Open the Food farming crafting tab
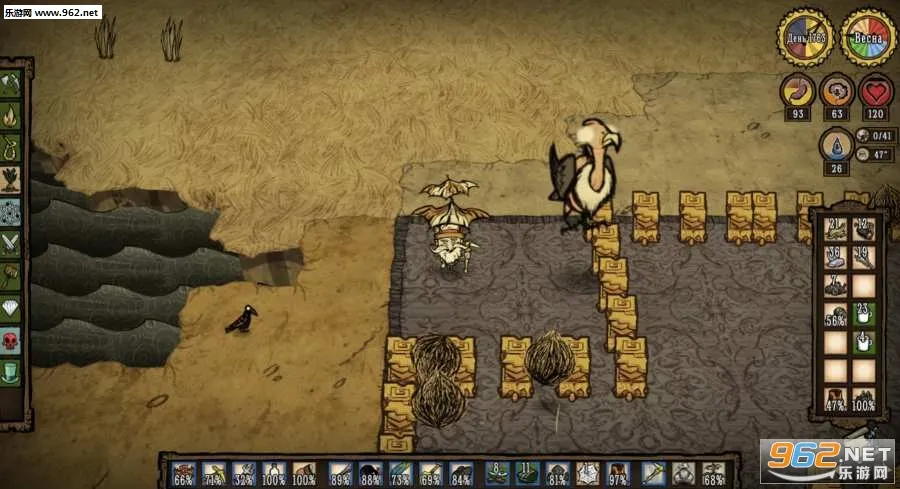 (12, 179)
